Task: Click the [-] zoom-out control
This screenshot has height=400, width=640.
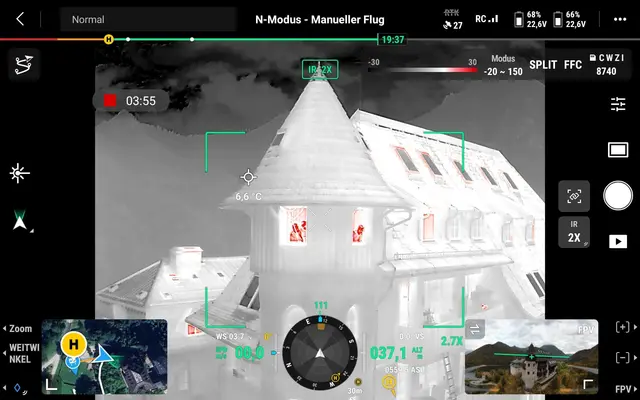Action: (x=623, y=358)
